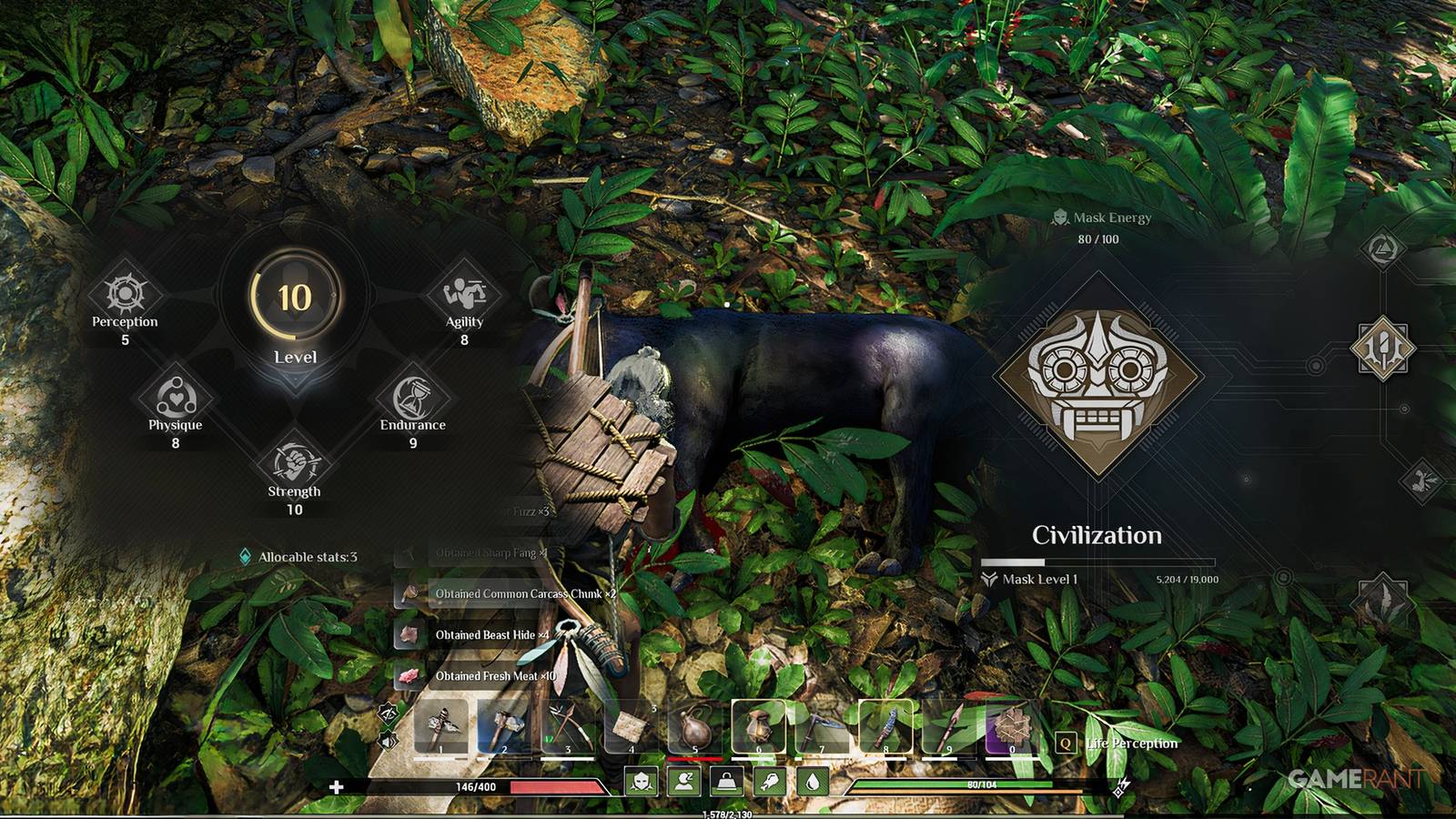Mute game audio via the speaker icon
Viewport: 1456px width, 819px height.
click(387, 740)
